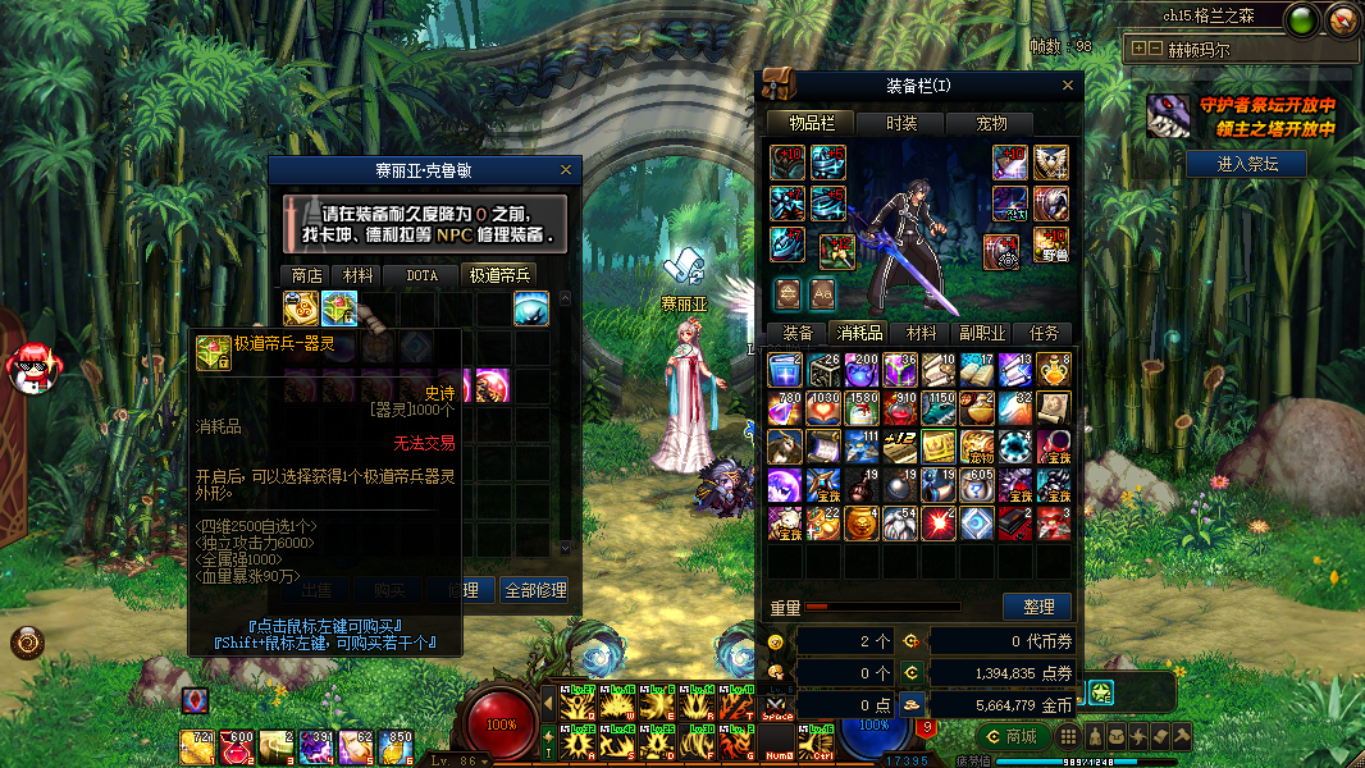Image resolution: width=1365 pixels, height=768 pixels.
Task: Collapse the minimap using the - control
Action: click(x=1157, y=47)
